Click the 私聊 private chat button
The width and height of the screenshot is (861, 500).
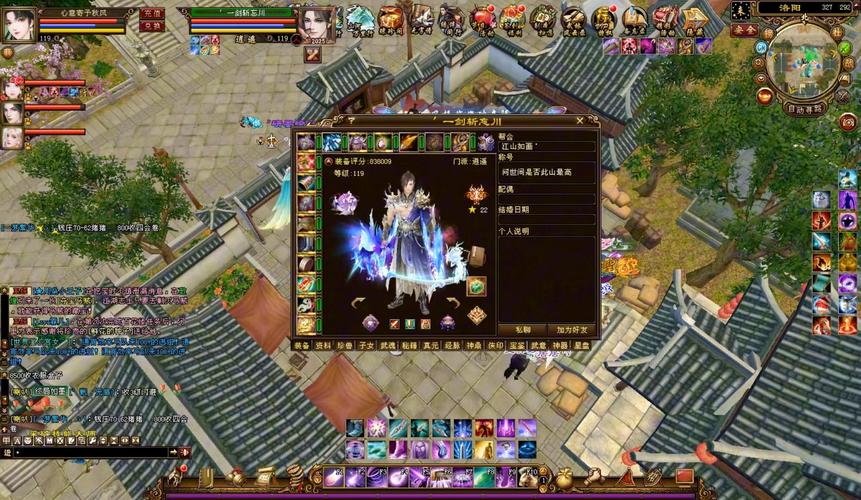tap(523, 329)
